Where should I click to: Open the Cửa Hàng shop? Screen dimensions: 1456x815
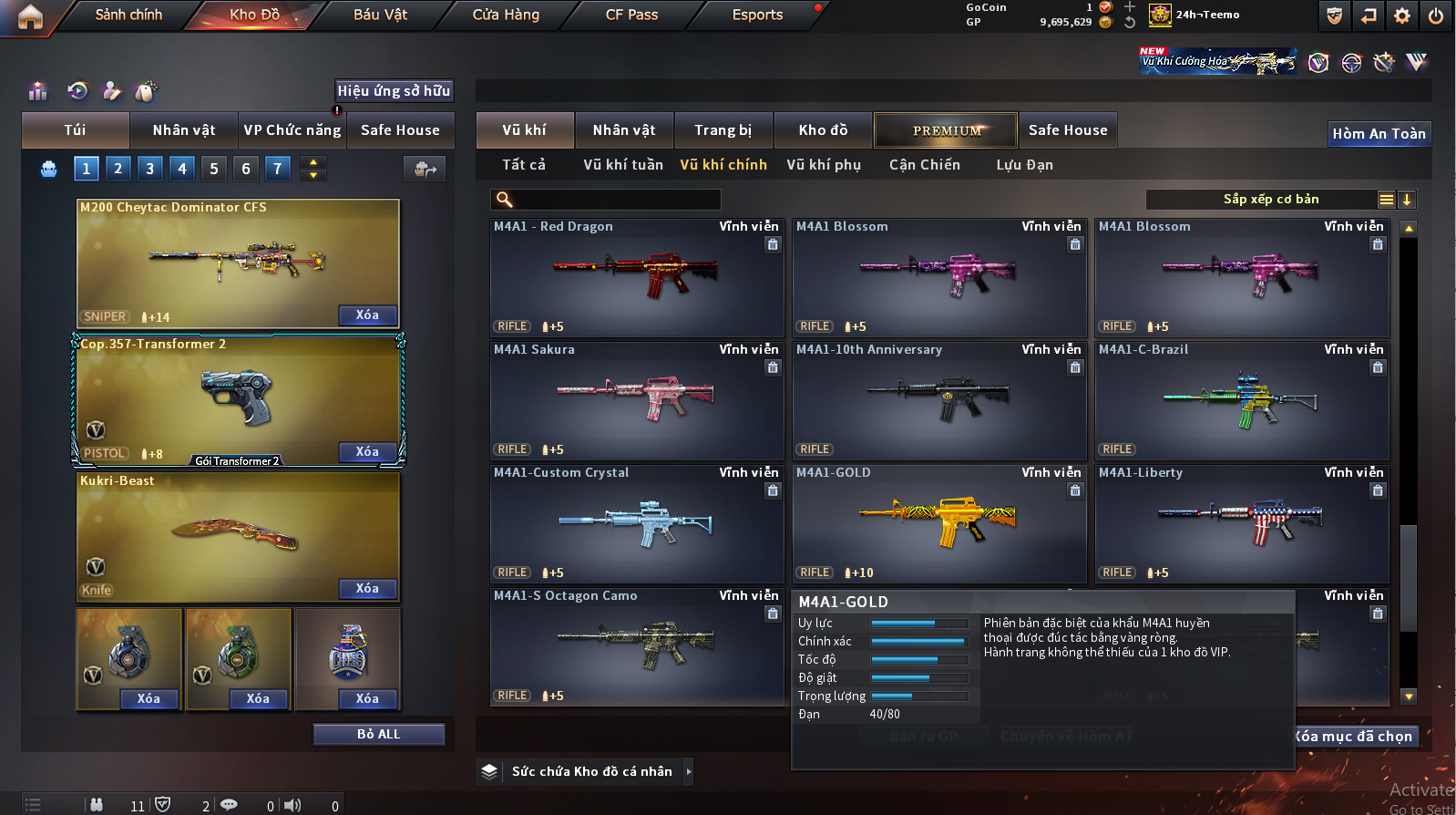point(506,15)
